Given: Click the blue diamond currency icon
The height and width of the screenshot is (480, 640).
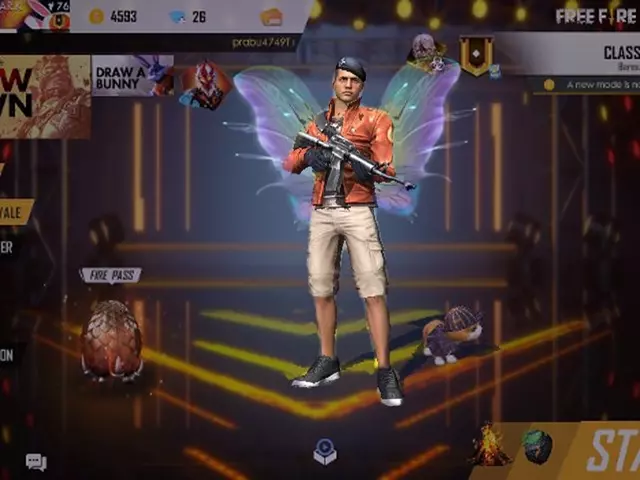Looking at the screenshot, I should (177, 16).
